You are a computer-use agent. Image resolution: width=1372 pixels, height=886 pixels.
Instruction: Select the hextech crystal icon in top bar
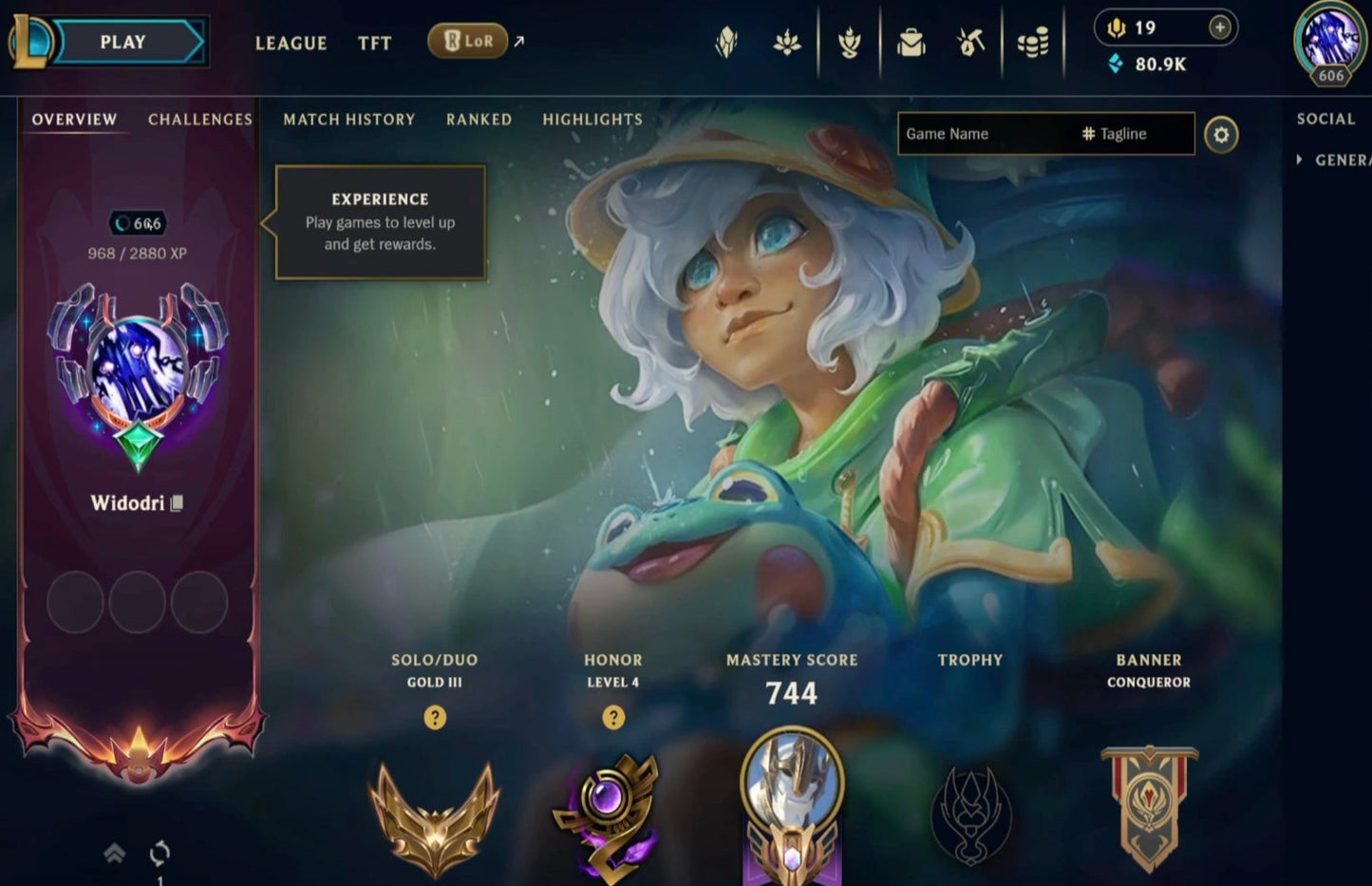tap(727, 41)
